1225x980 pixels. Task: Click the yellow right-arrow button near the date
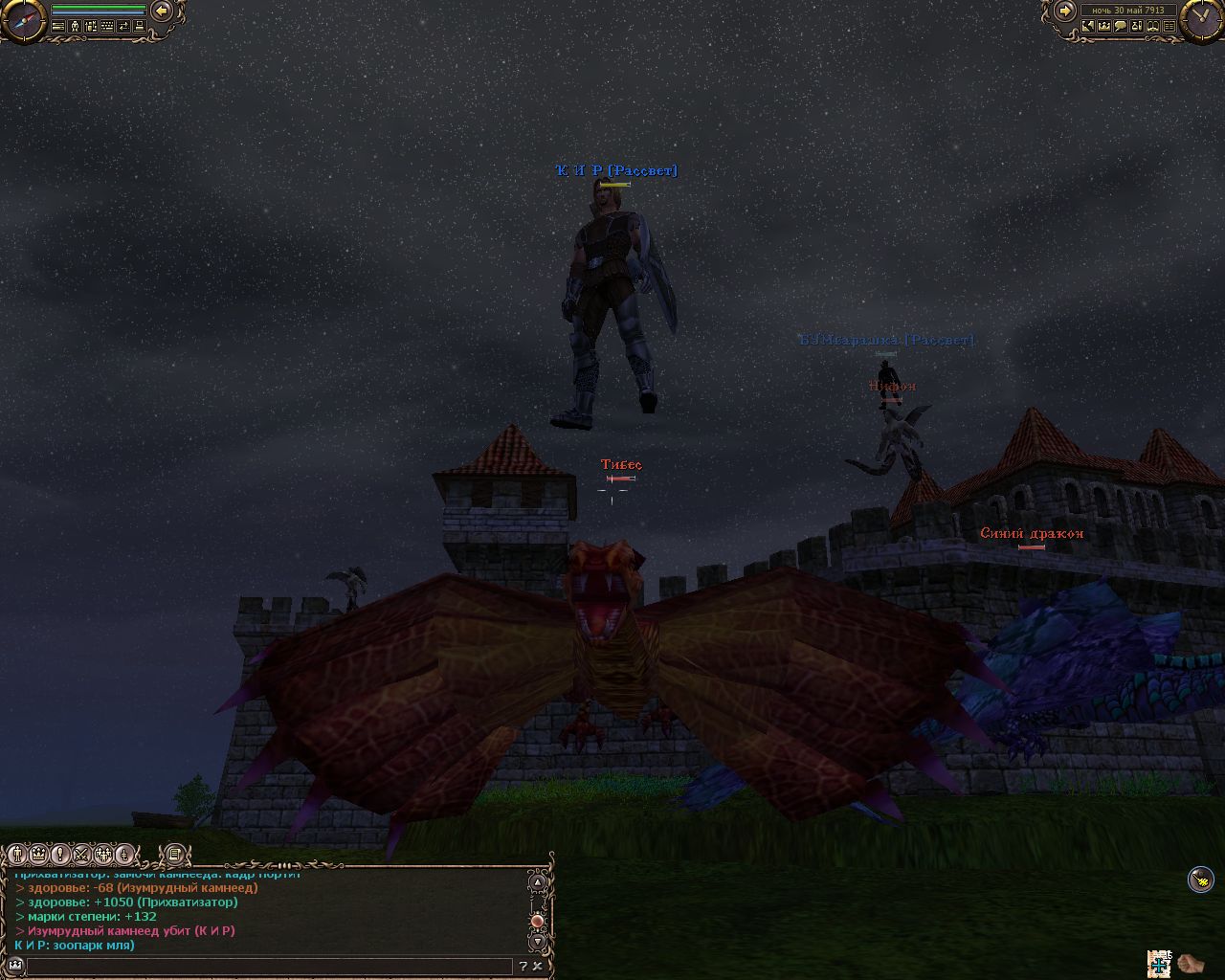1064,11
